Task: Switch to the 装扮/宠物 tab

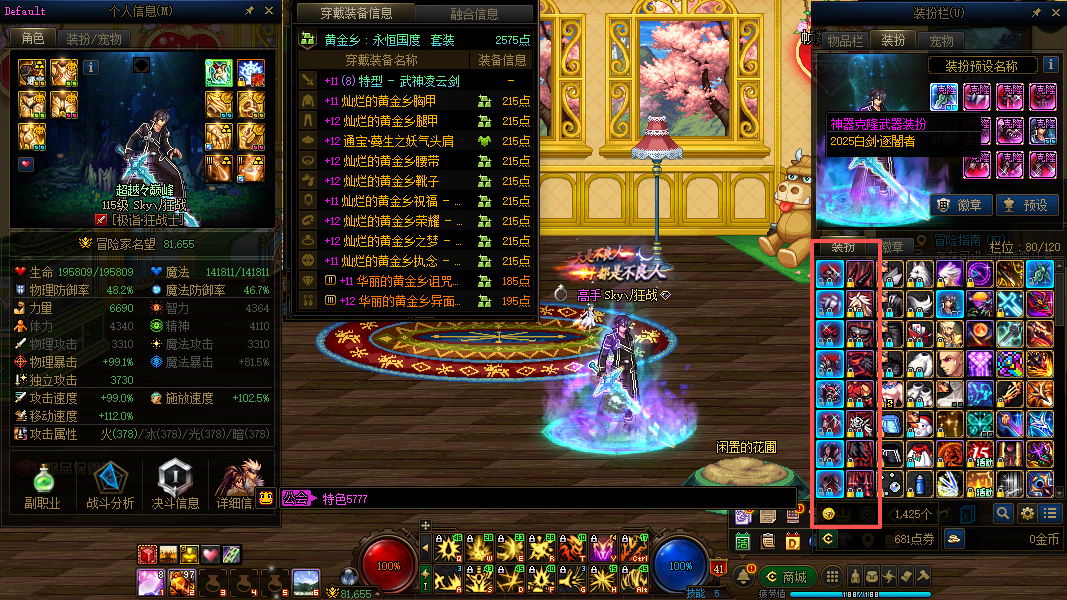Action: pos(94,39)
